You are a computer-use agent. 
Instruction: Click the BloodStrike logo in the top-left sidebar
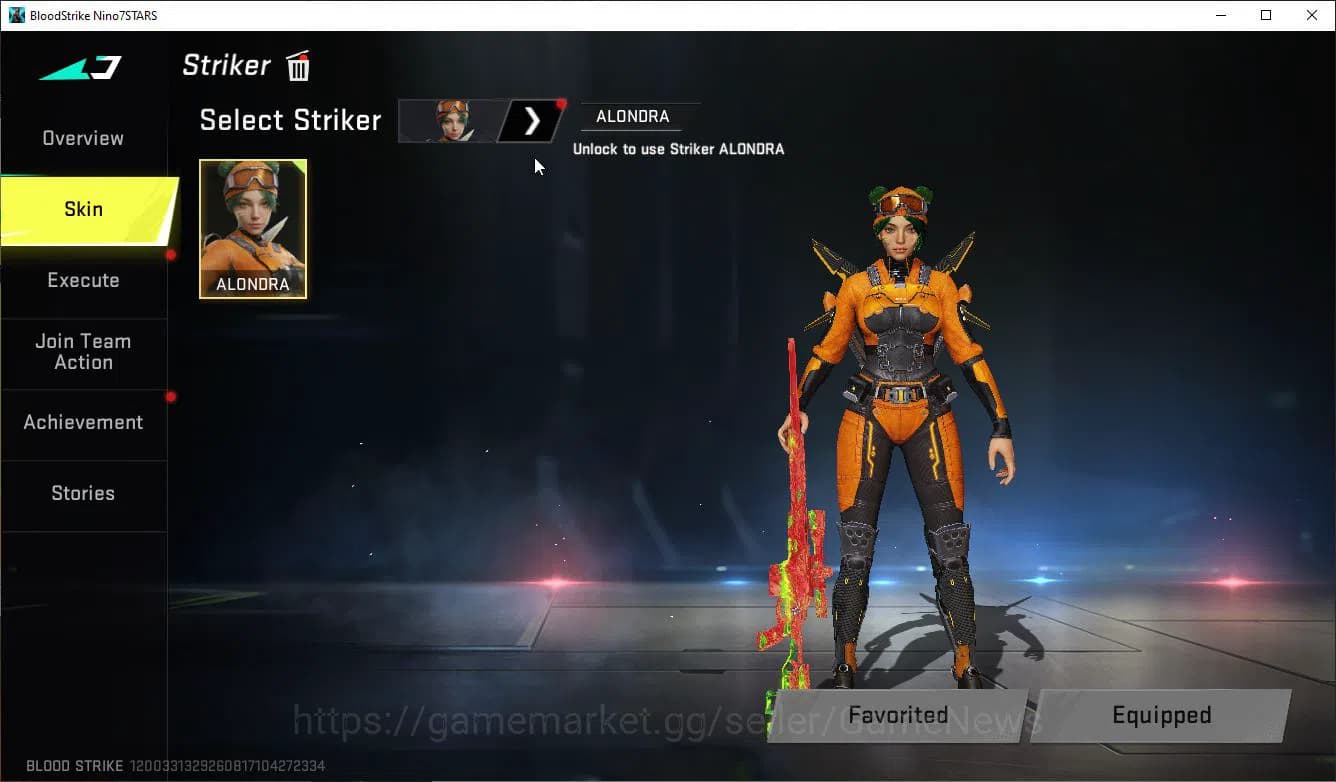click(78, 68)
